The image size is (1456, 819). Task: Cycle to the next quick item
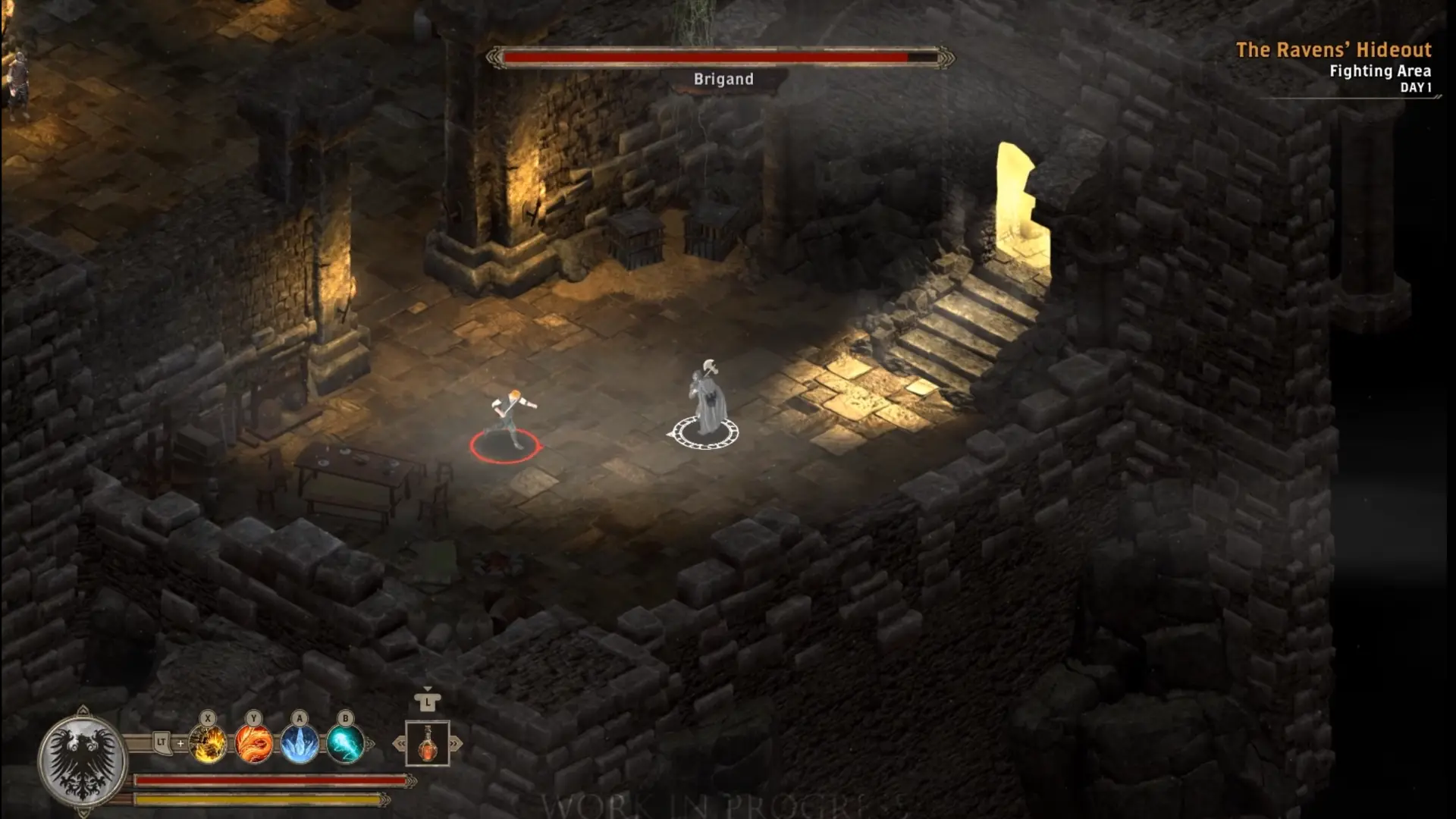tap(456, 744)
